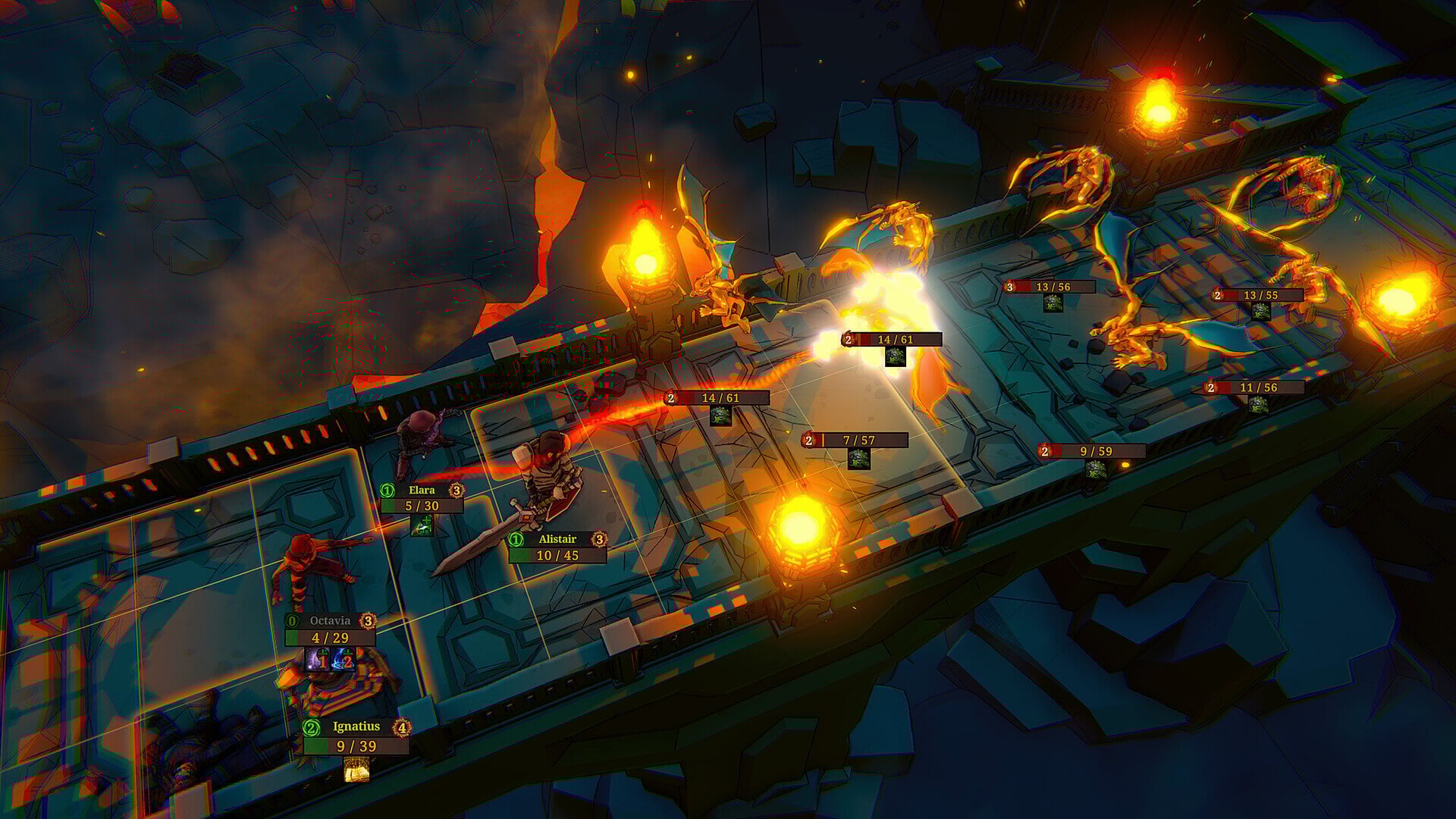The image size is (1456, 819).
Task: Inspect Octavia's purple status icon marked 1
Action: [x=318, y=660]
